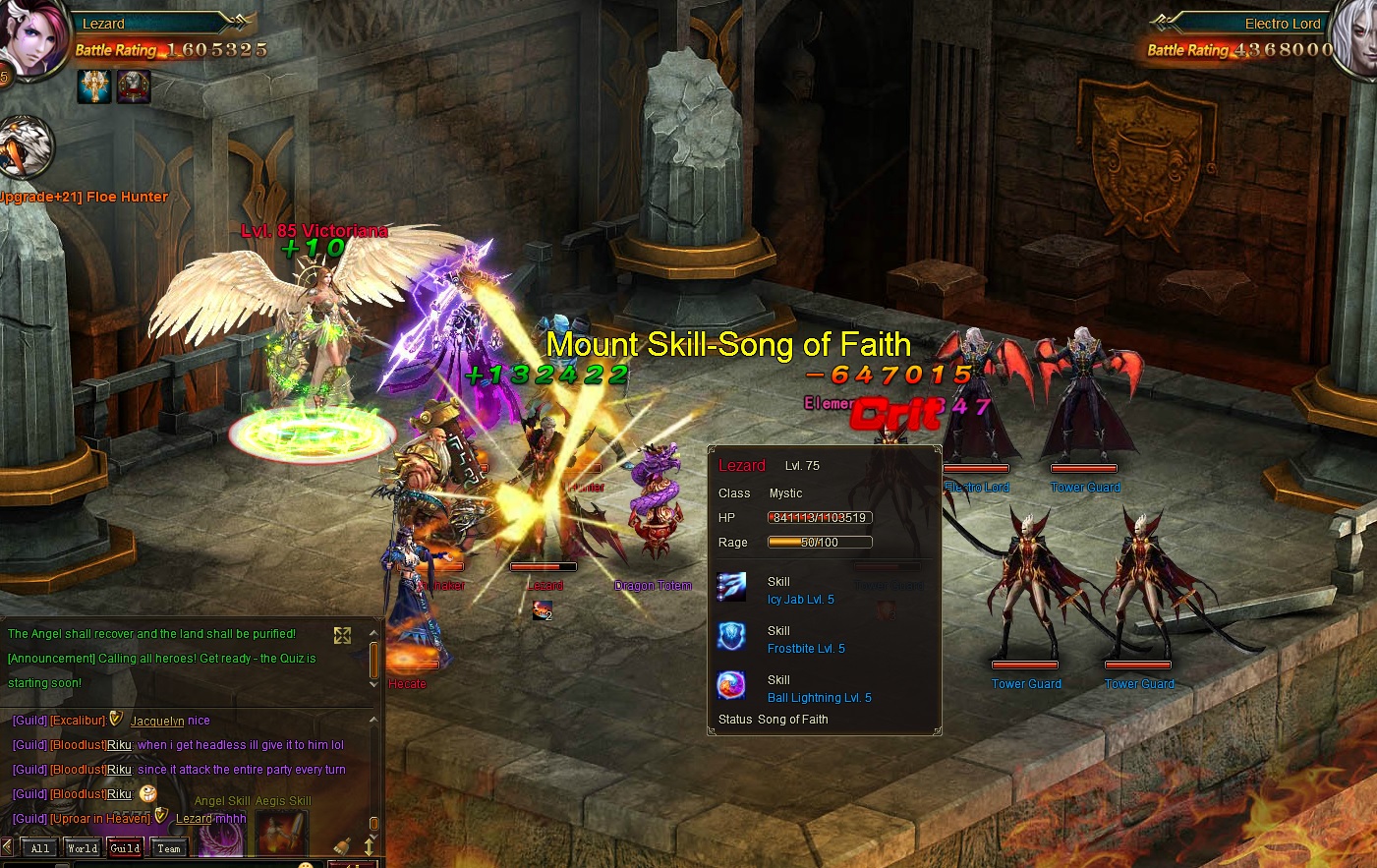The height and width of the screenshot is (868, 1377).
Task: Choose the Ball Lightning skill icon
Action: [x=731, y=686]
